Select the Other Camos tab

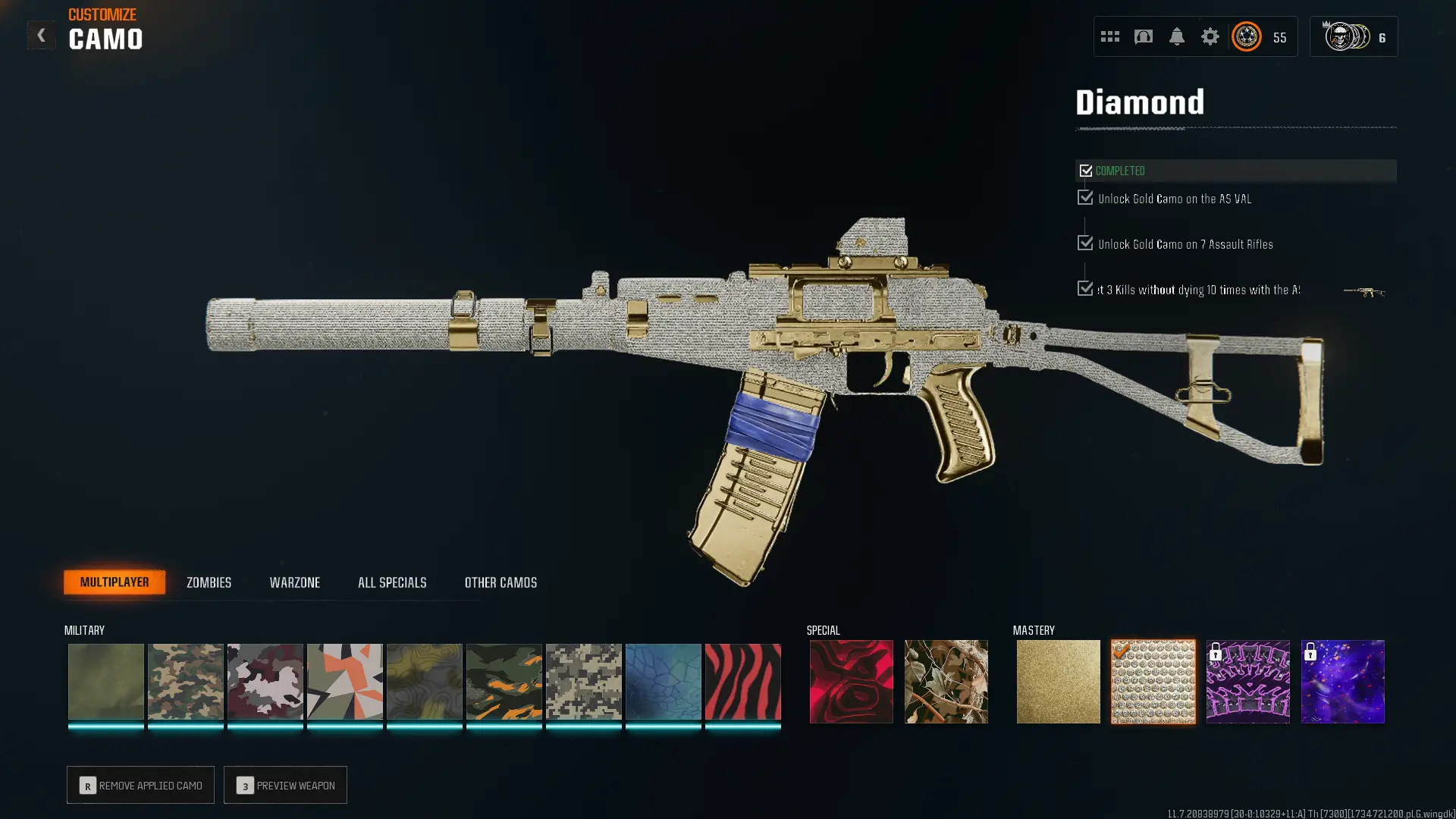500,582
